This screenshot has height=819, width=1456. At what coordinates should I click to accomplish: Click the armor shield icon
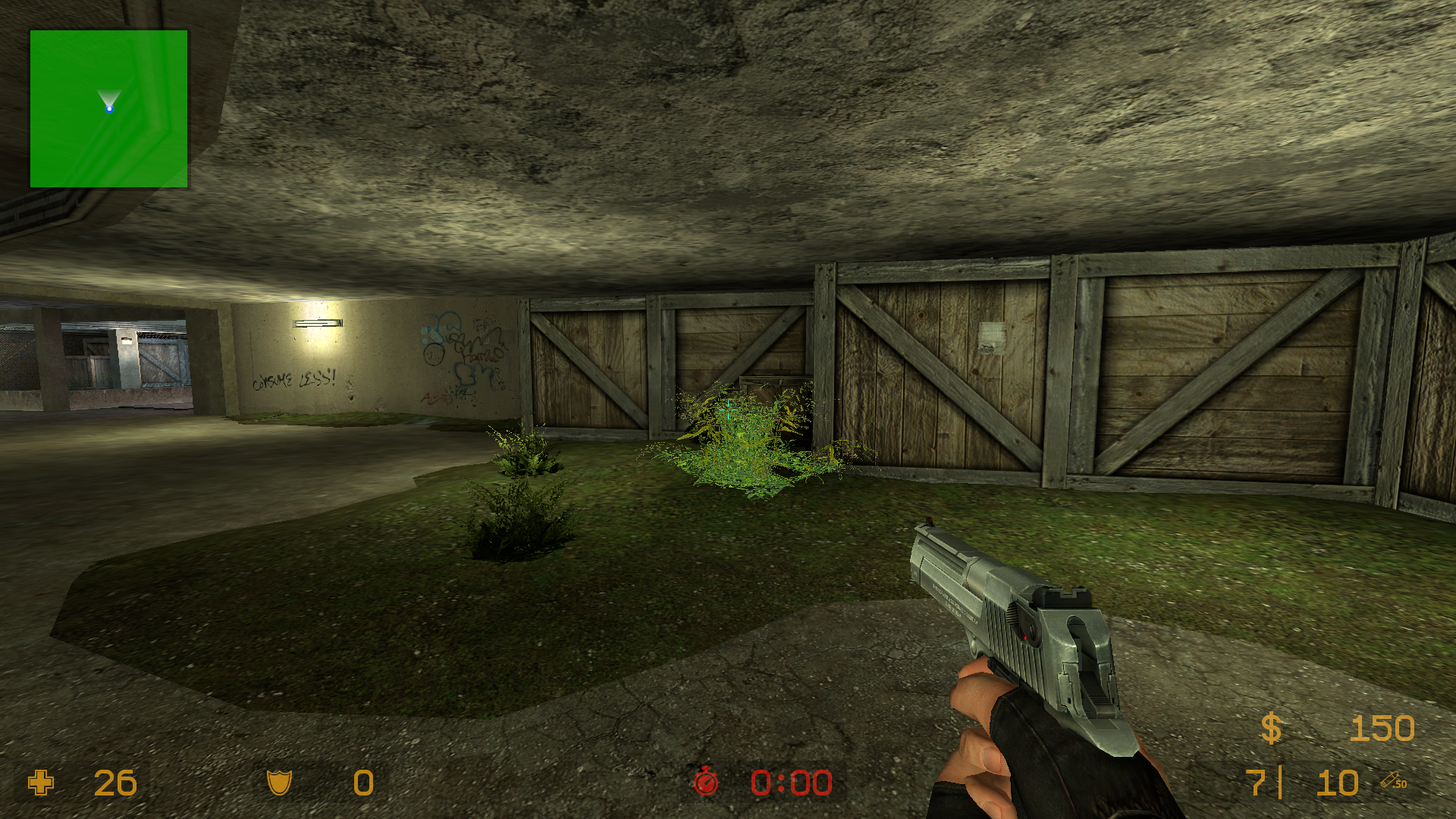coord(279,783)
